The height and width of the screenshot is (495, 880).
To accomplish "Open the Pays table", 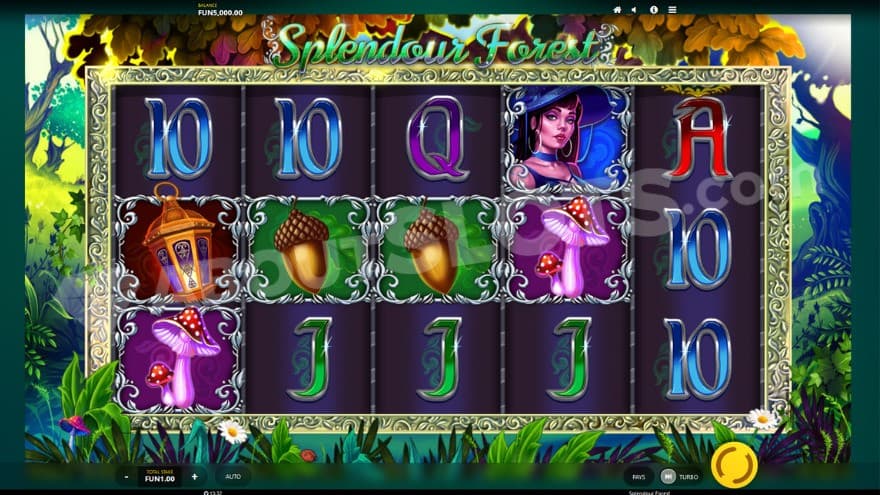I will [638, 477].
